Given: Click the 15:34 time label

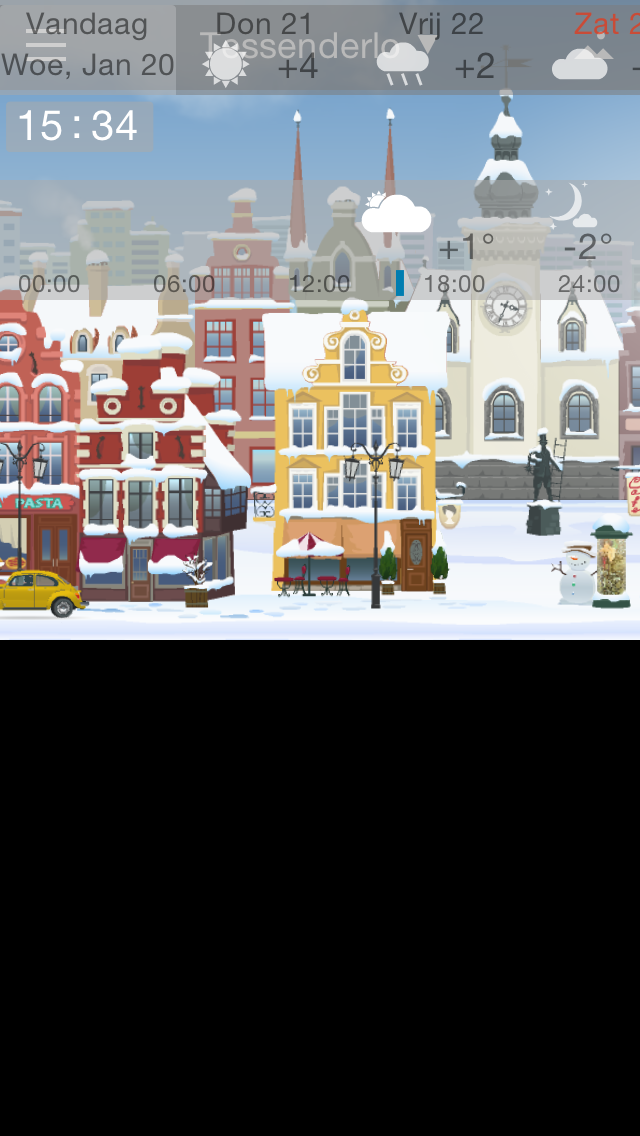Looking at the screenshot, I should point(78,126).
